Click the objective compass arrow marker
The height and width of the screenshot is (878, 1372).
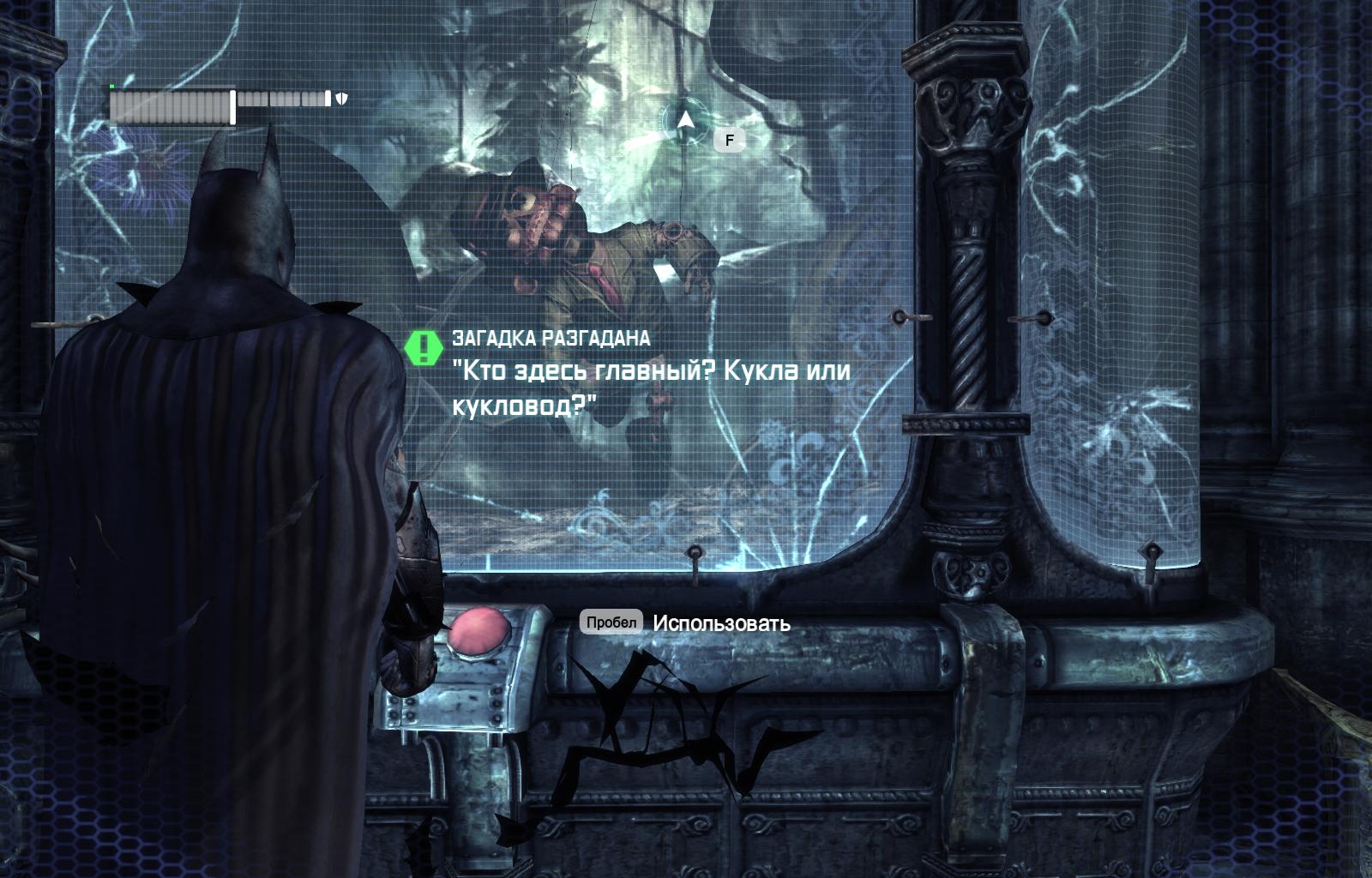pyautogui.click(x=684, y=121)
